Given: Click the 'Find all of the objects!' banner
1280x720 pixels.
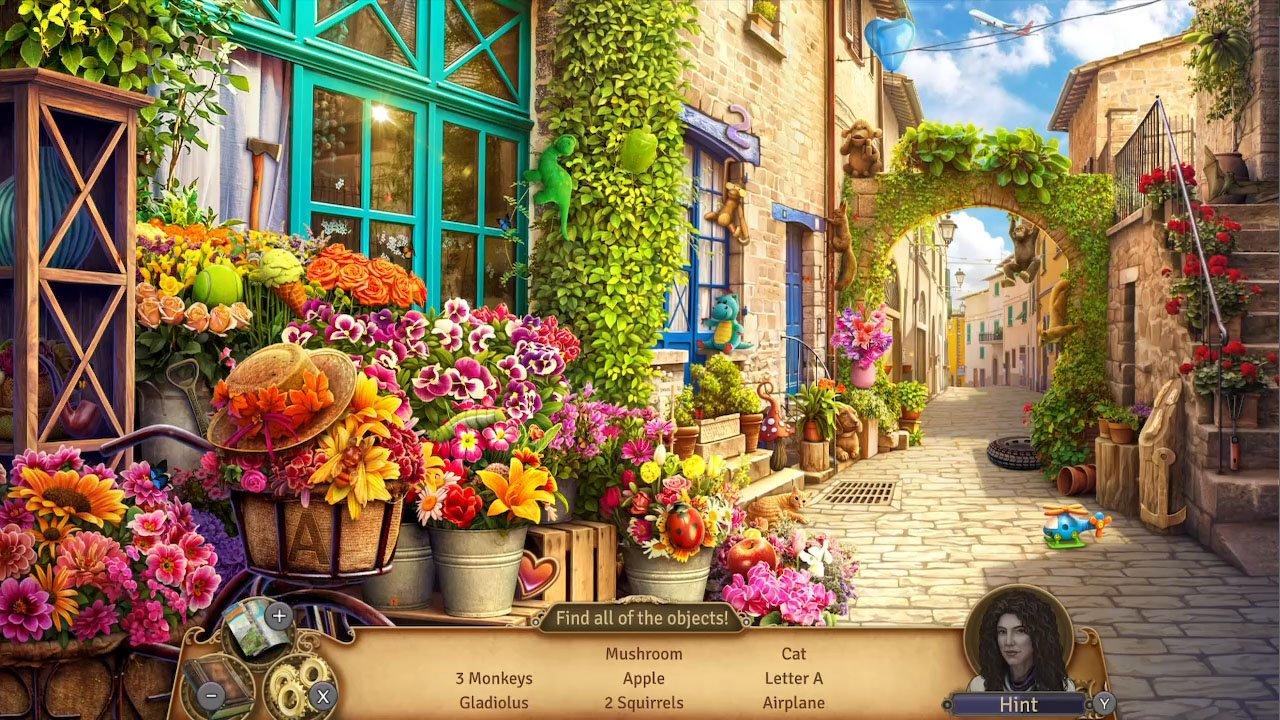Looking at the screenshot, I should point(644,618).
